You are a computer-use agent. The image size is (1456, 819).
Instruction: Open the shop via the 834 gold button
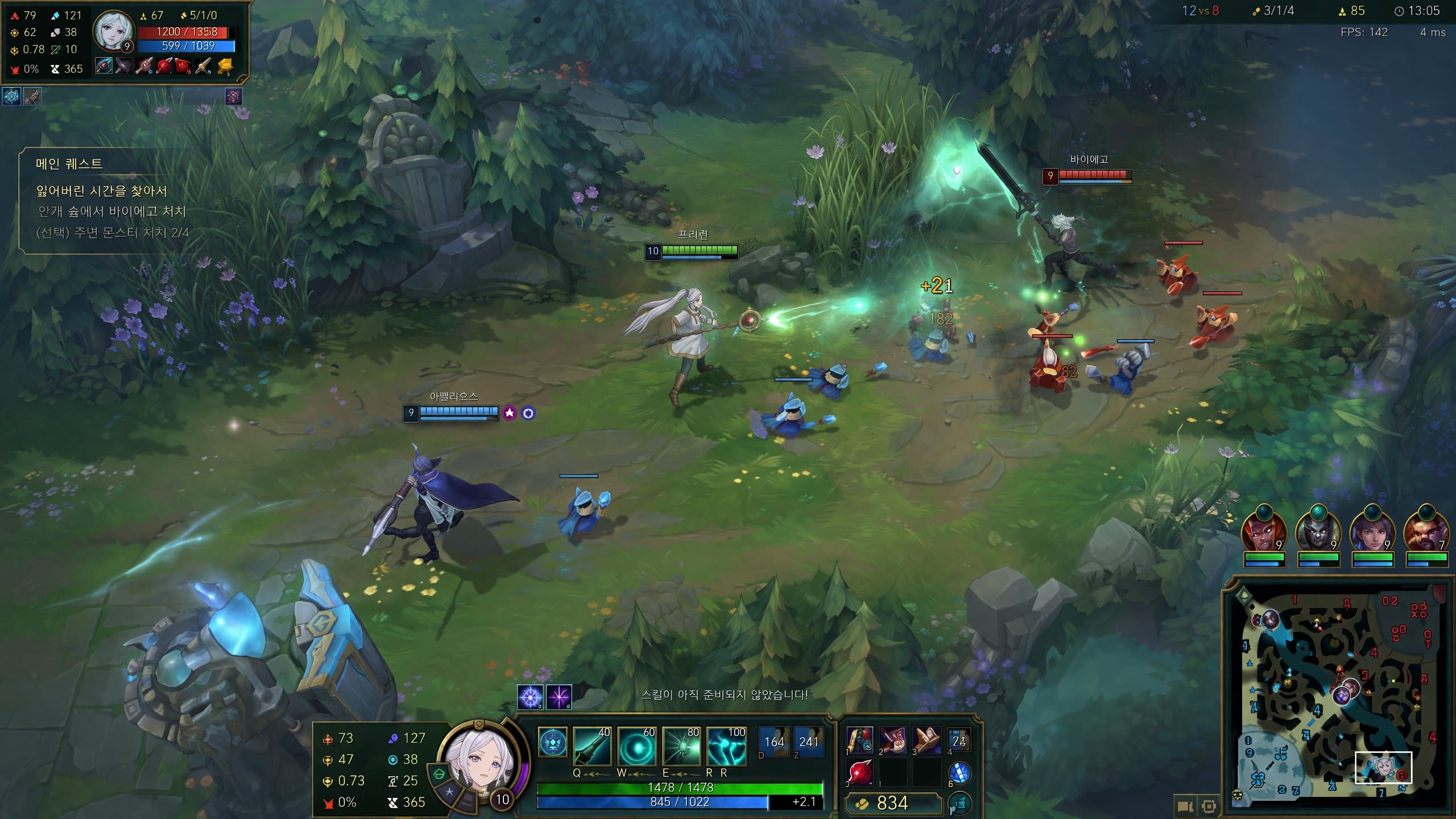pyautogui.click(x=892, y=803)
